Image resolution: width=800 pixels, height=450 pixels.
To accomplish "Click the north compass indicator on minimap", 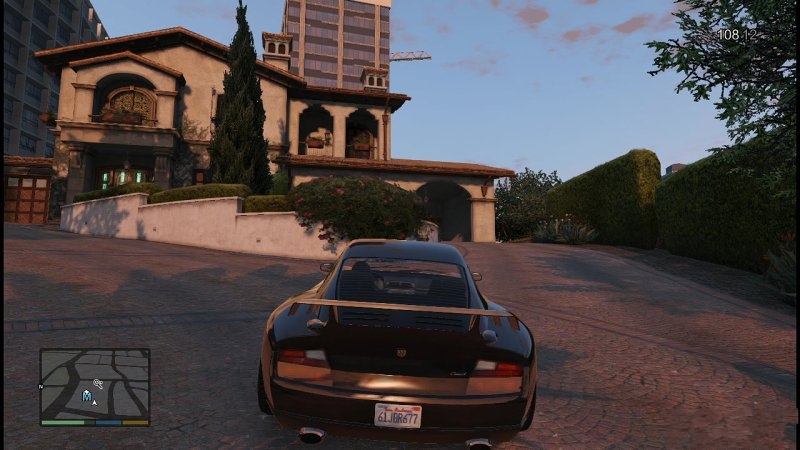I will pos(41,385).
